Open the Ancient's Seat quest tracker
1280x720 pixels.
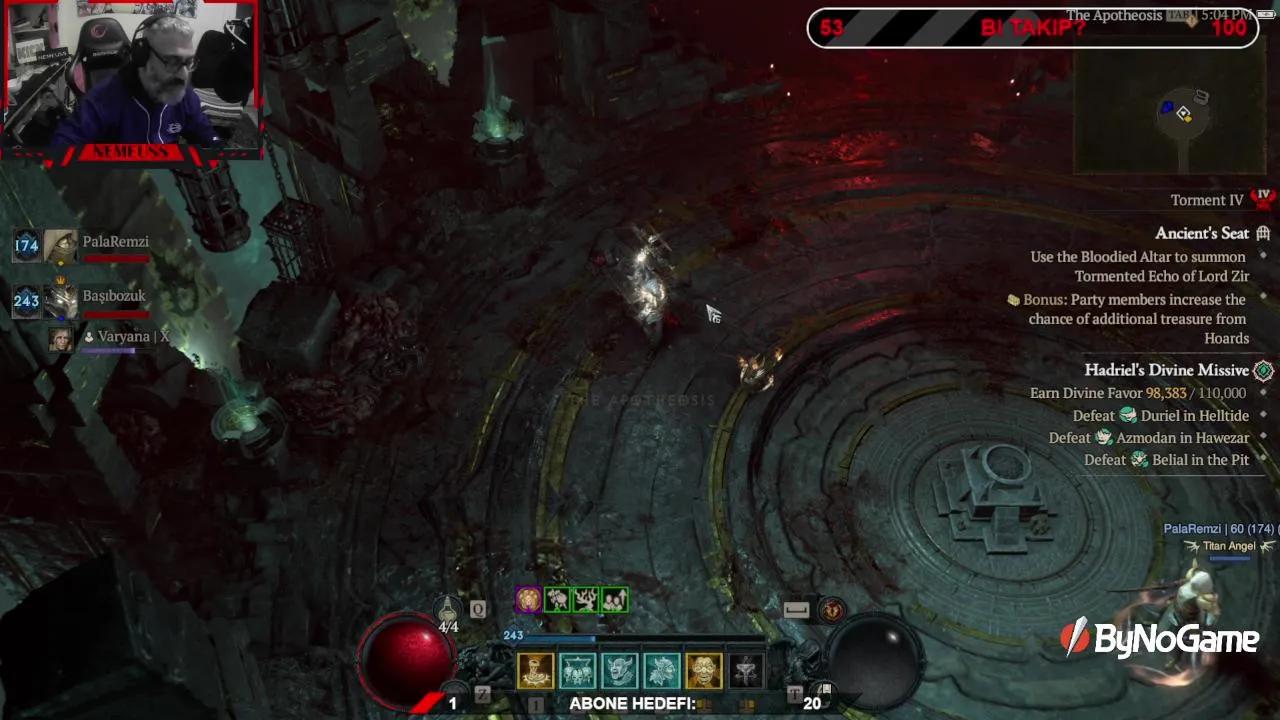(x=1202, y=233)
